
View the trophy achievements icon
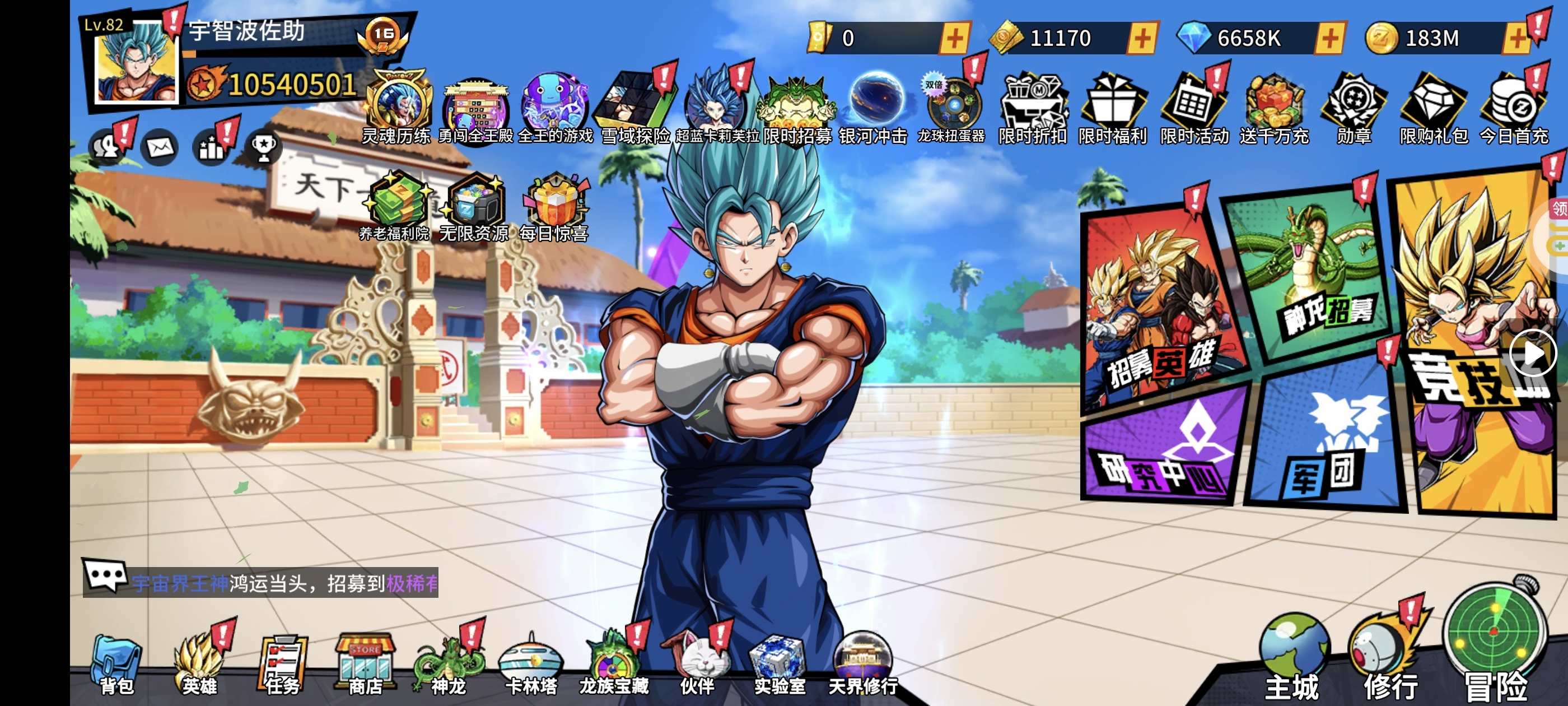(264, 147)
